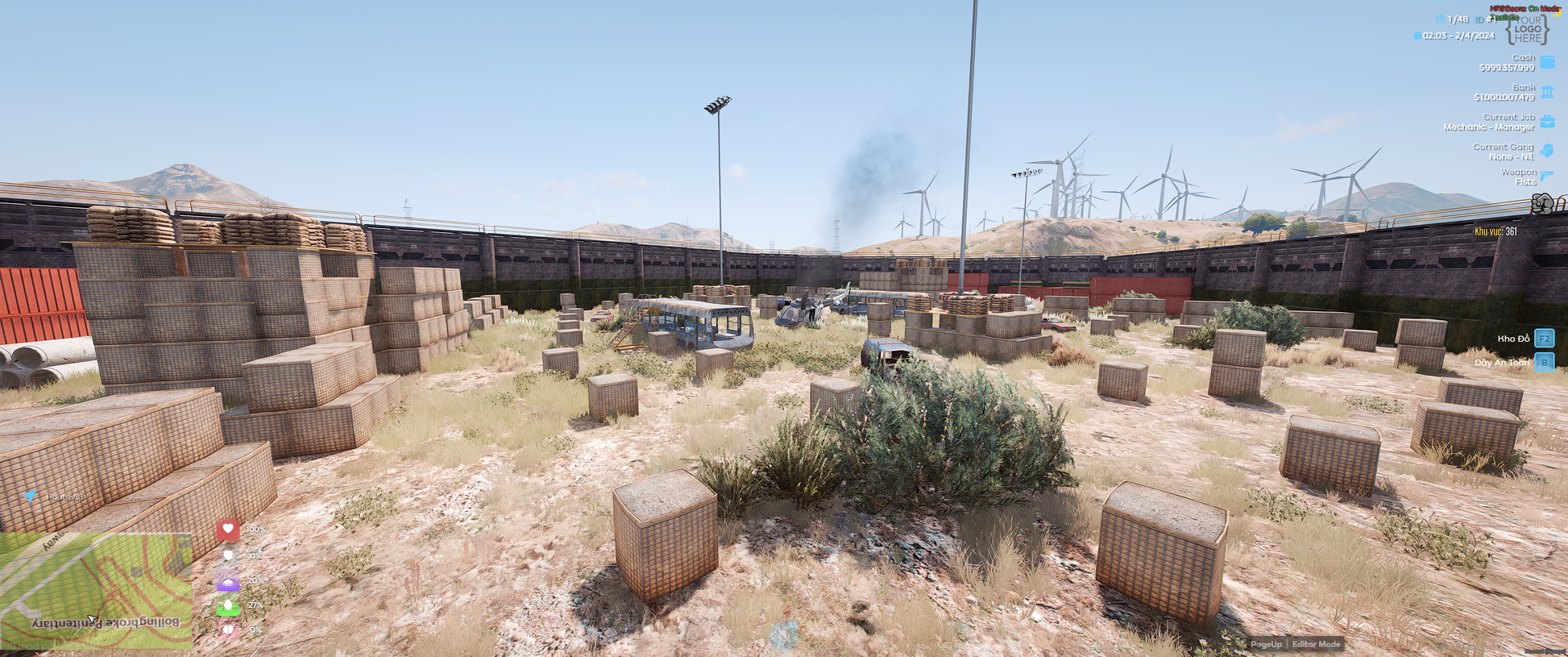Viewport: 1568px width, 657px height.
Task: Click the white shield armor icon
Action: (x=228, y=555)
